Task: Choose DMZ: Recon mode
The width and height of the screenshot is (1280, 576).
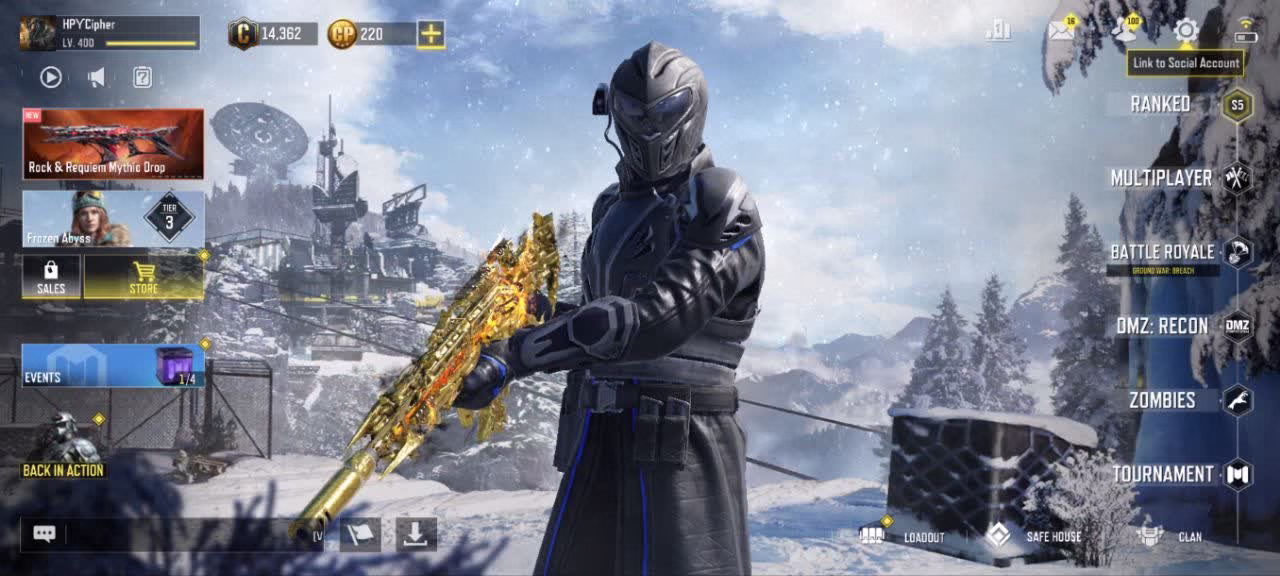Action: (1163, 326)
